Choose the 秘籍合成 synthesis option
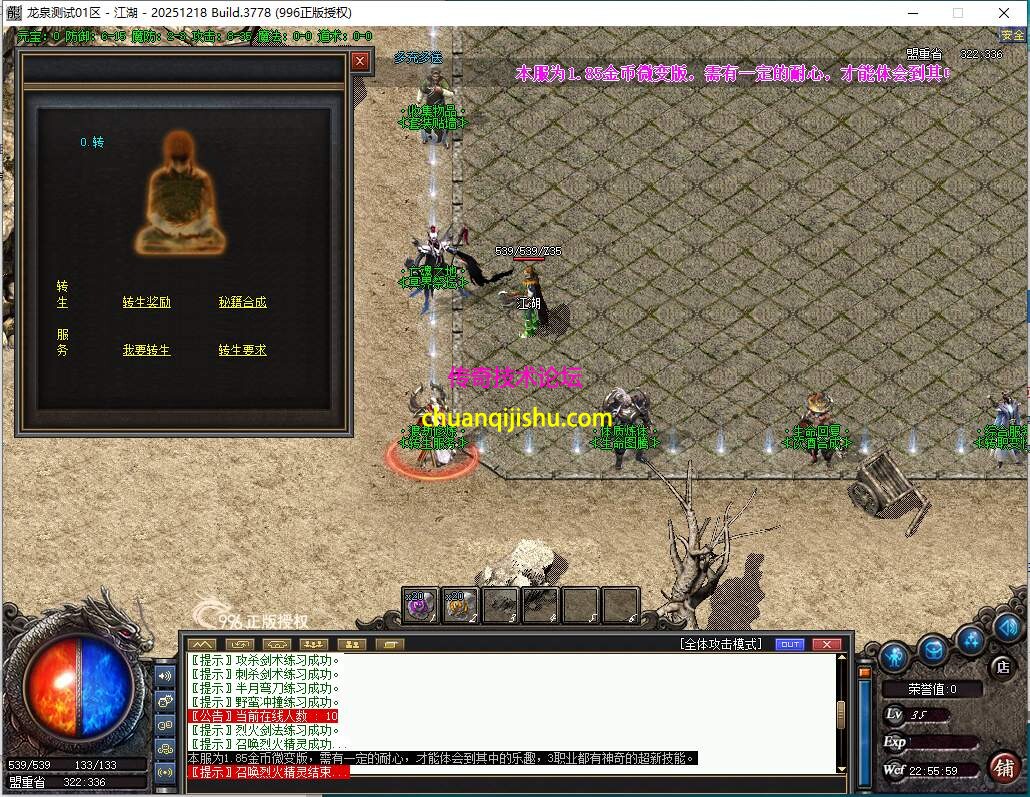 243,302
